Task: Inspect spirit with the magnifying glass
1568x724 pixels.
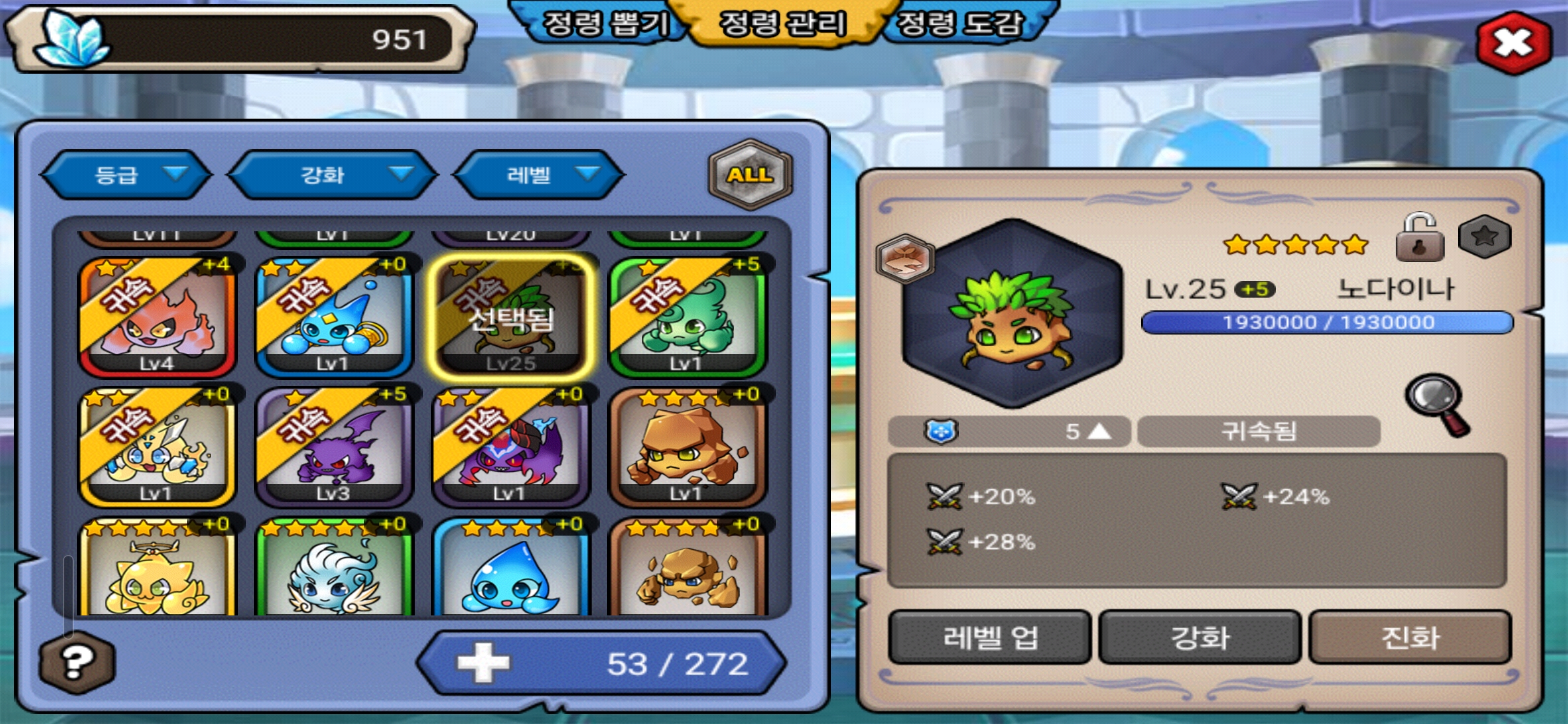Action: click(x=1438, y=404)
